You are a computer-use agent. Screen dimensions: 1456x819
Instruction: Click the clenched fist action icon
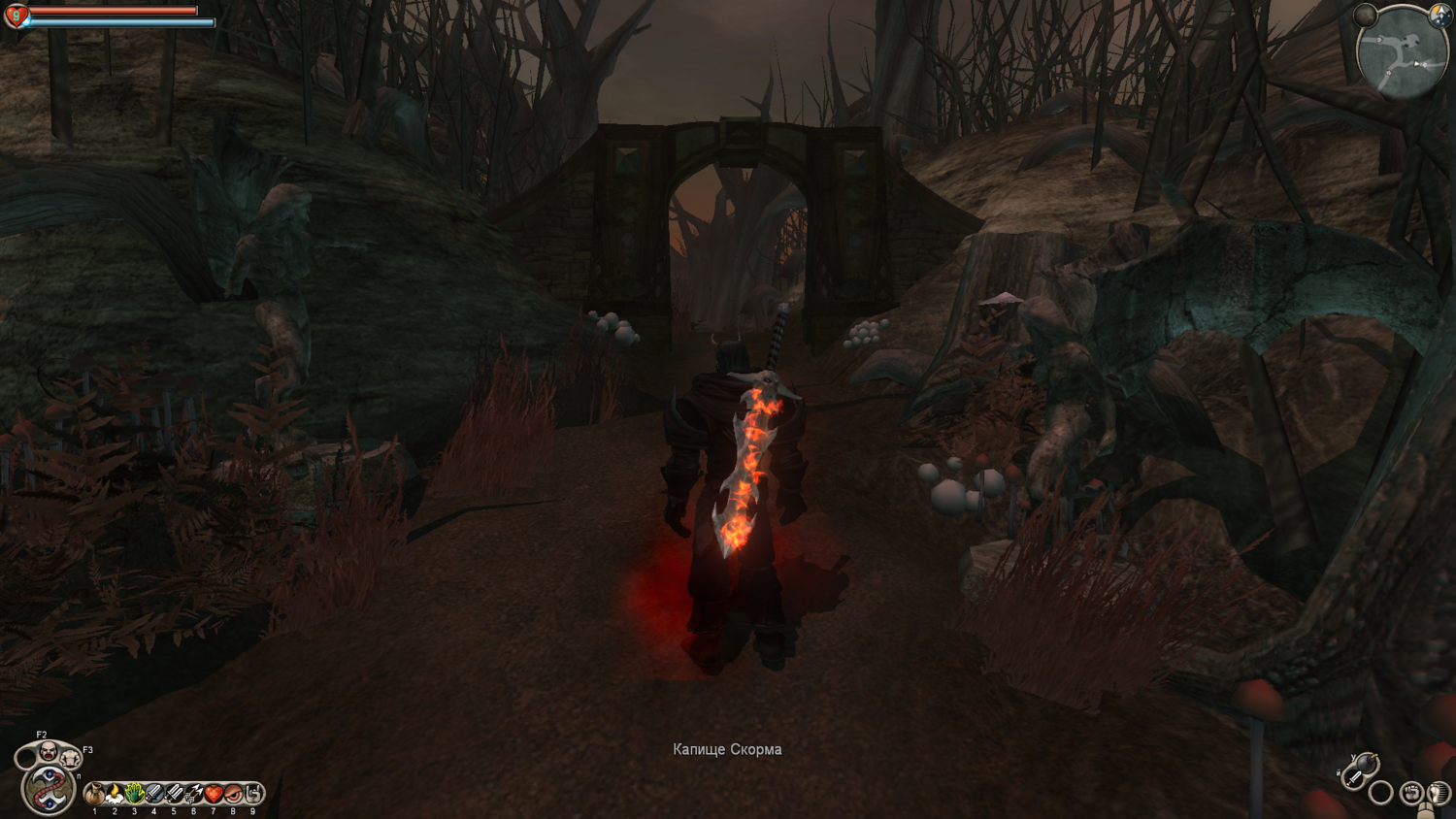click(1411, 793)
